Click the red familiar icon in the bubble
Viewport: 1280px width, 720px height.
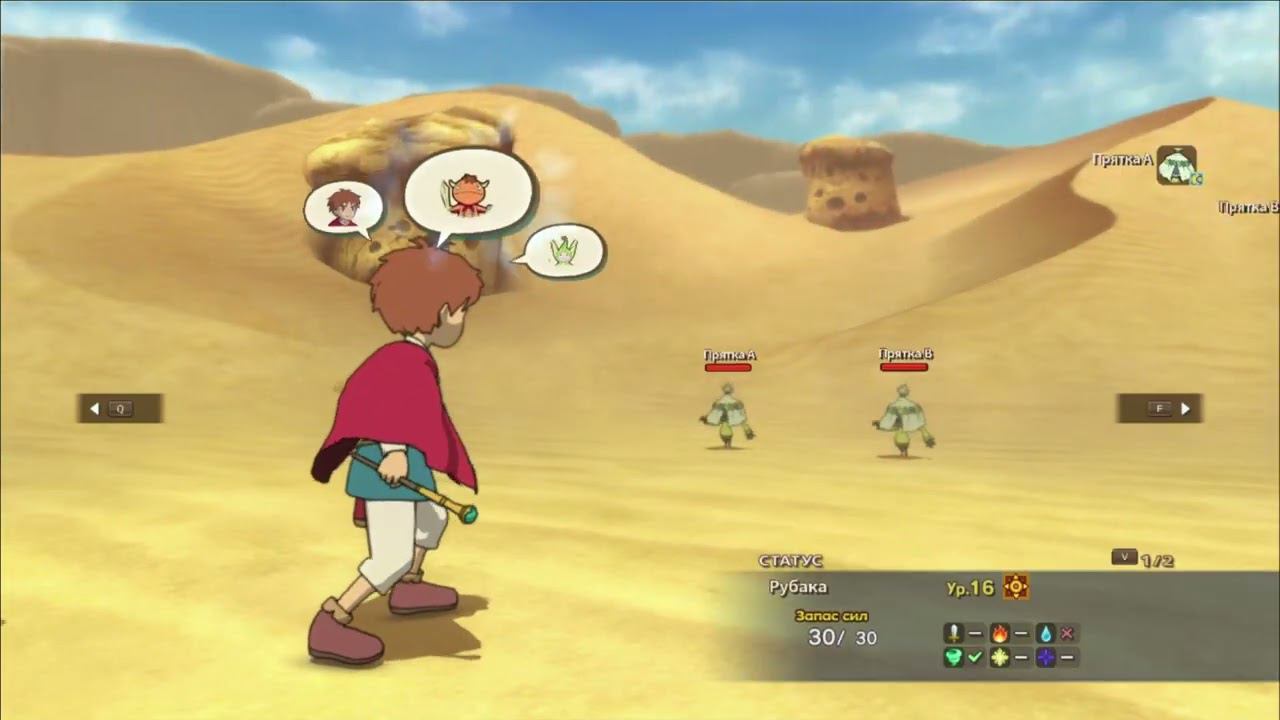468,196
